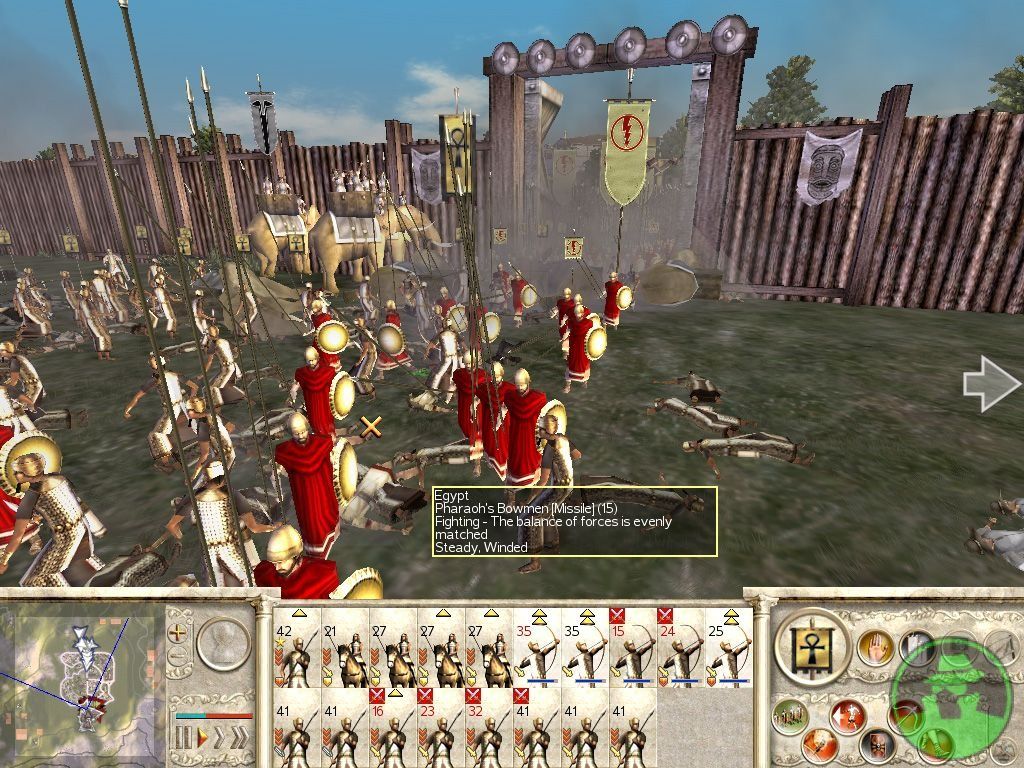This screenshot has height=768, width=1024.
Task: Select the bowmen unit card with 24 men
Action: (679, 648)
